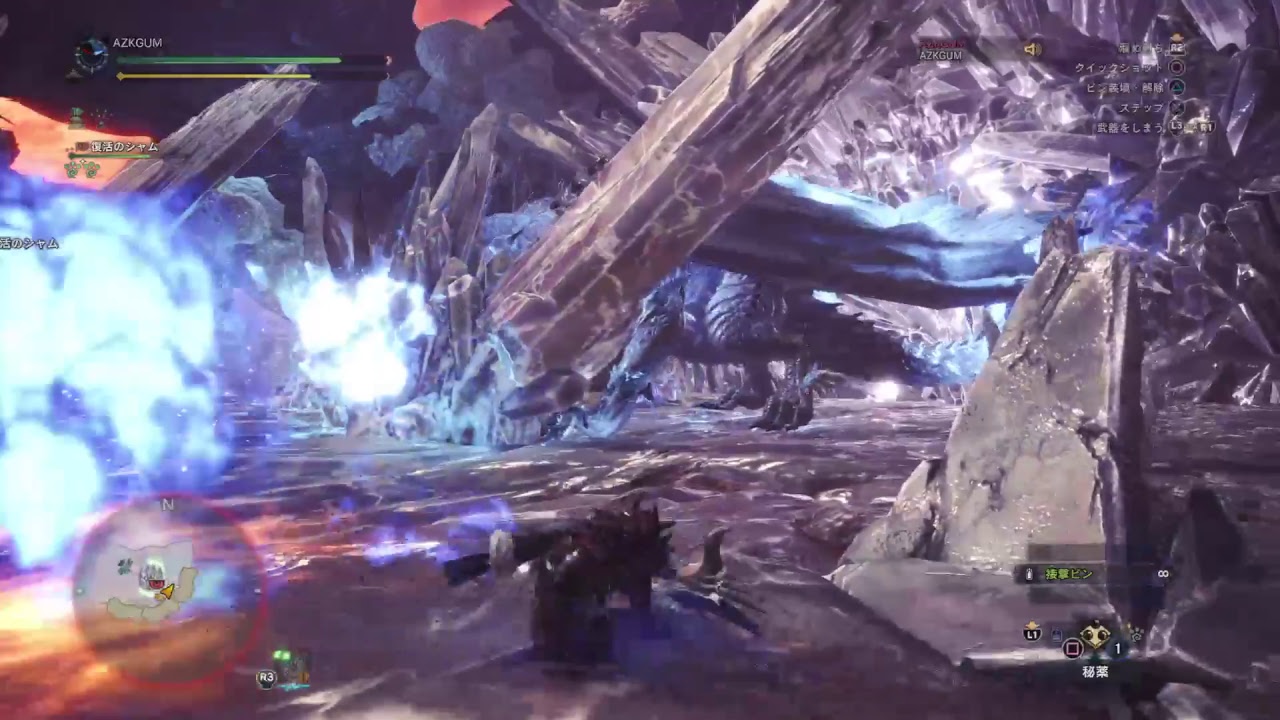Viewport: 1280px width, 720px height.
Task: Click the speaker icon next to AZKGUM
Action: pyautogui.click(x=1032, y=49)
